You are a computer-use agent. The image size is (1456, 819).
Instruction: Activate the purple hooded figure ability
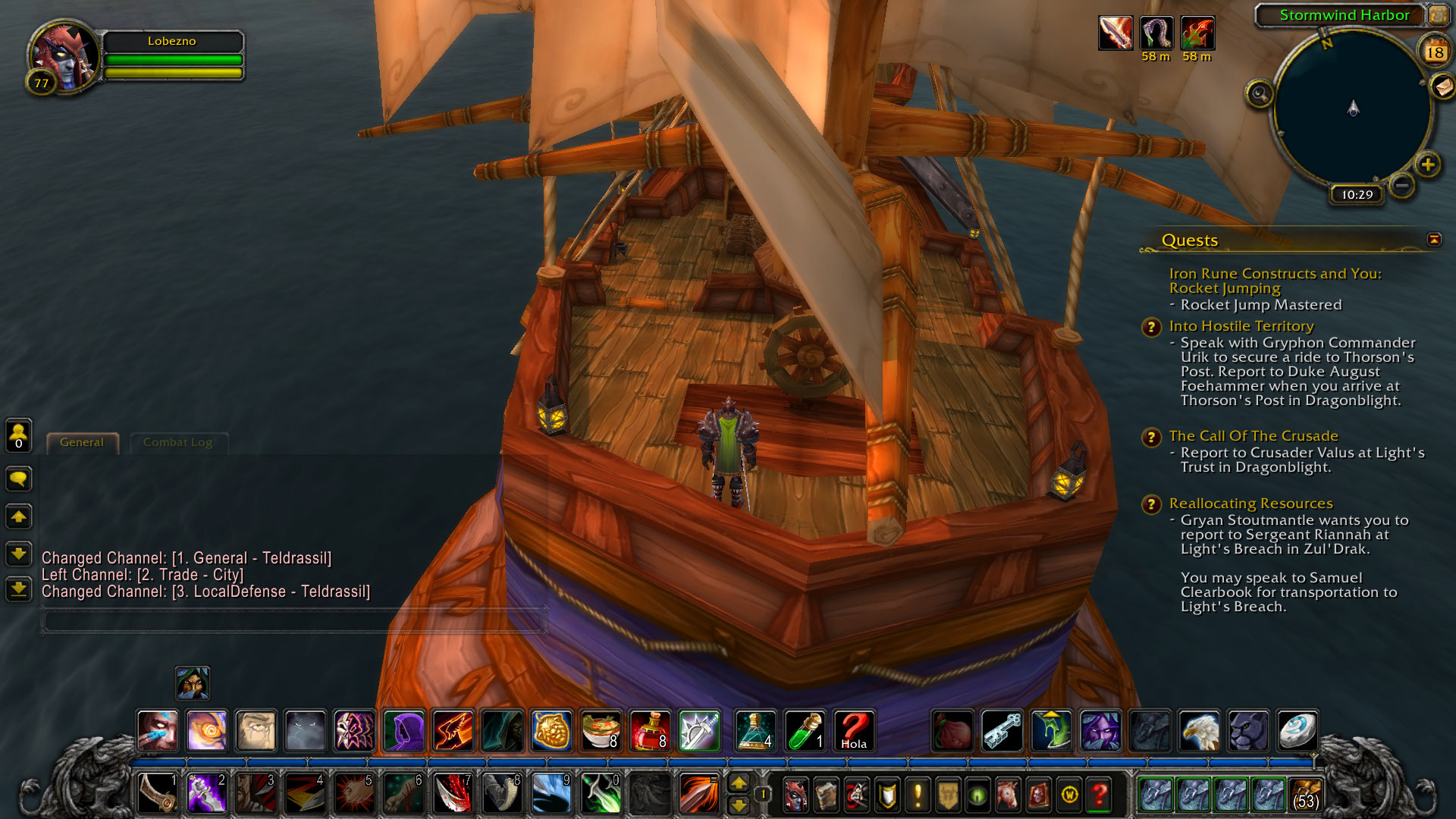403,731
